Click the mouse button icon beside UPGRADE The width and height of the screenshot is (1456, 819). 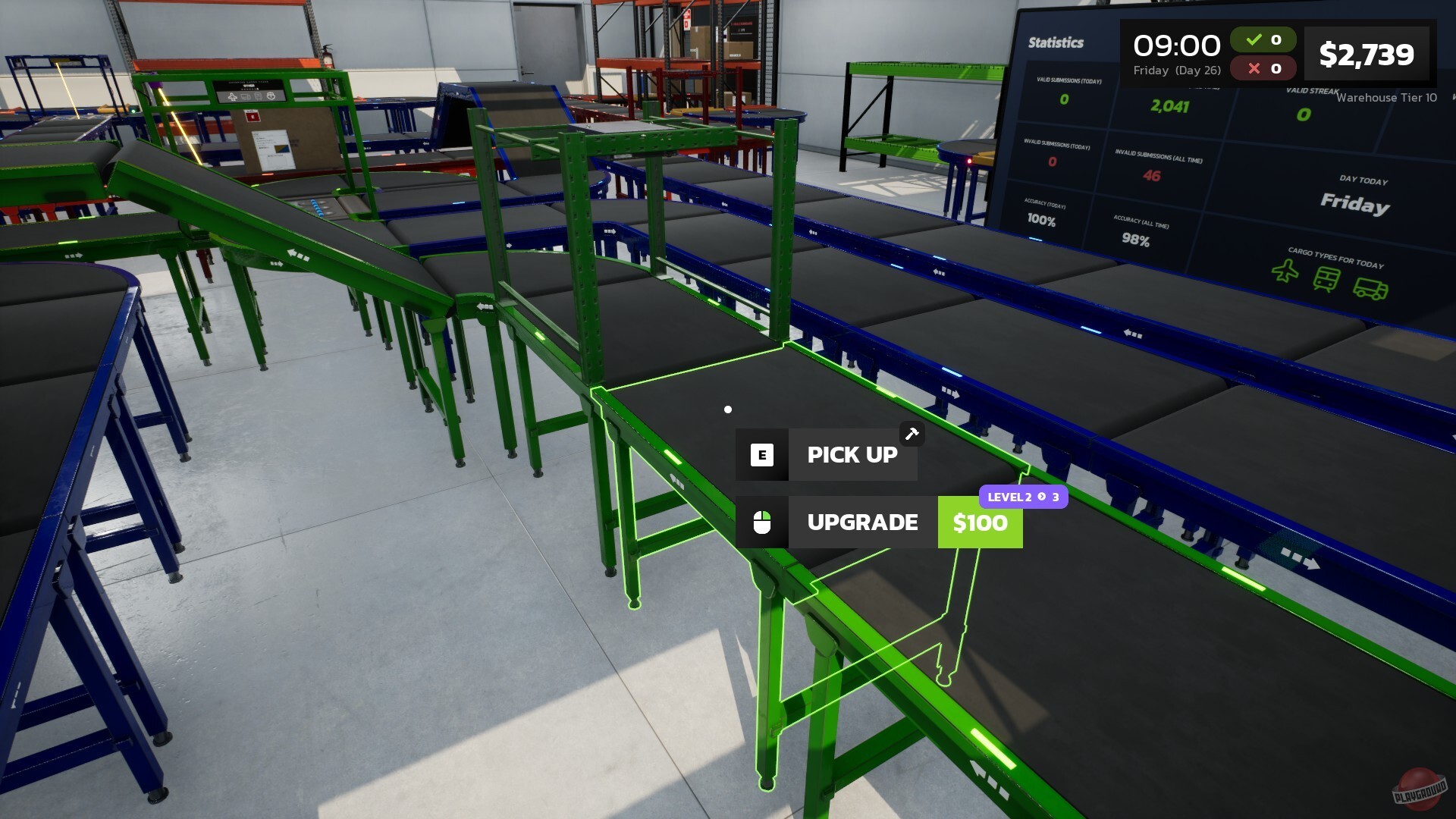(764, 522)
